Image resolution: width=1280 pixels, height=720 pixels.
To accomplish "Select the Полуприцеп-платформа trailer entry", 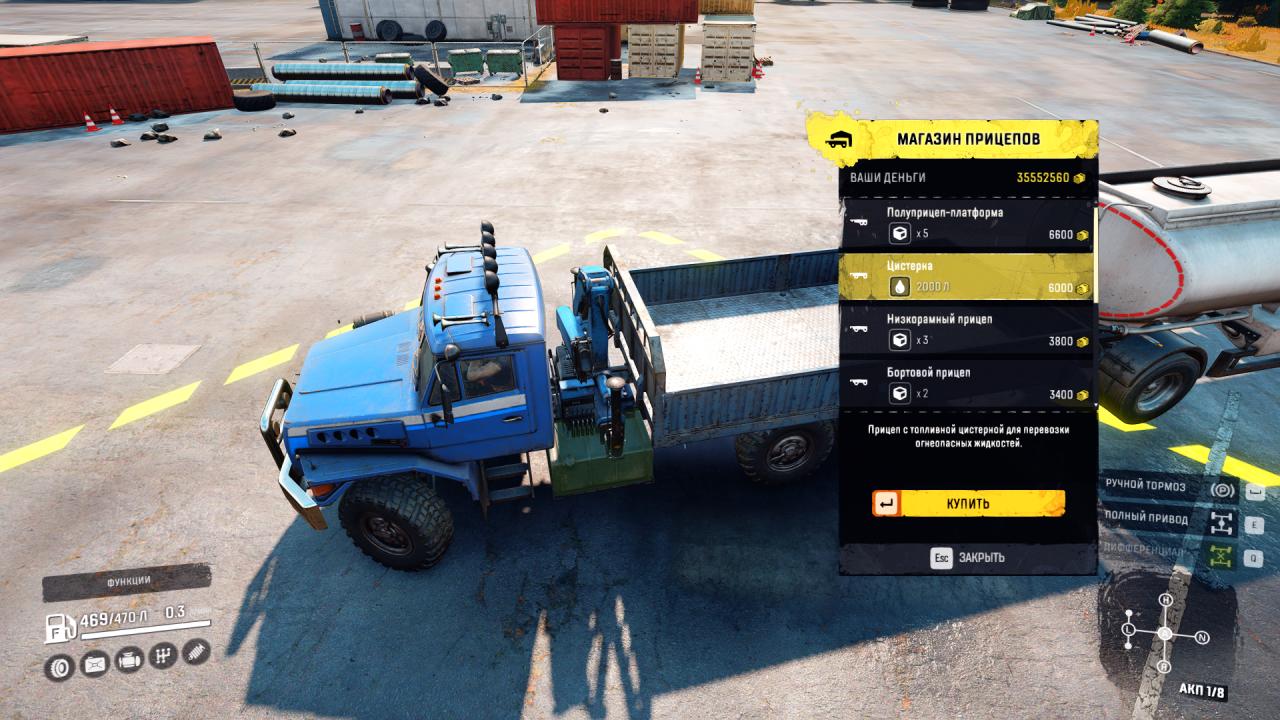I will (x=966, y=223).
